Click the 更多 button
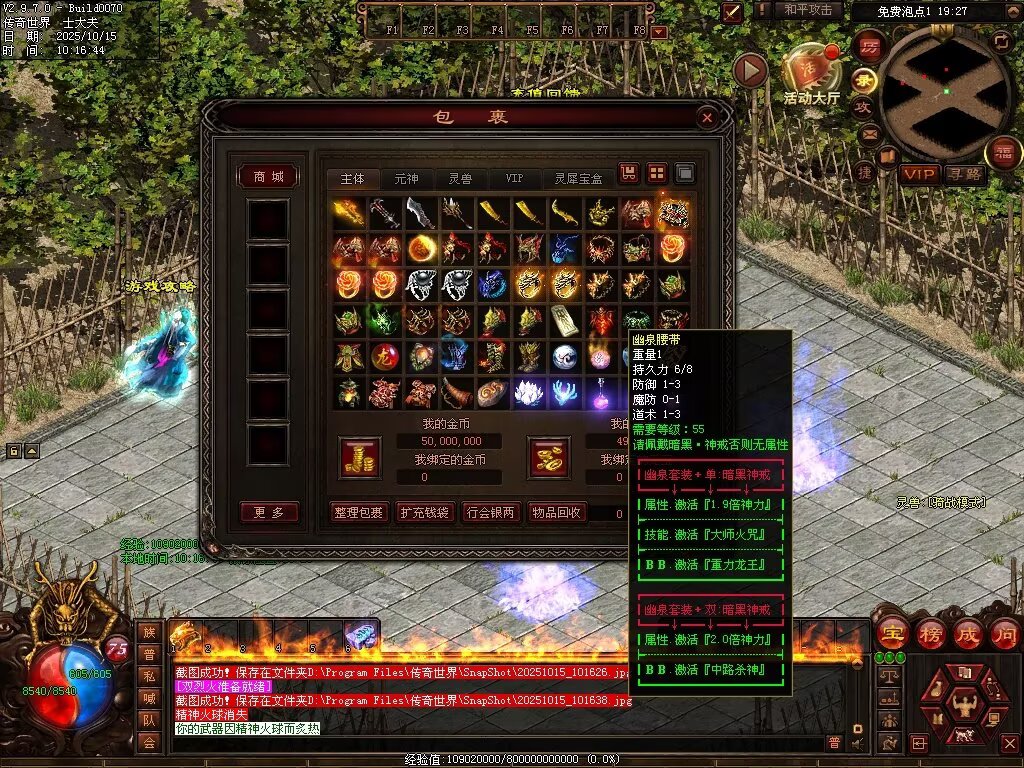The image size is (1024, 768). [x=269, y=513]
